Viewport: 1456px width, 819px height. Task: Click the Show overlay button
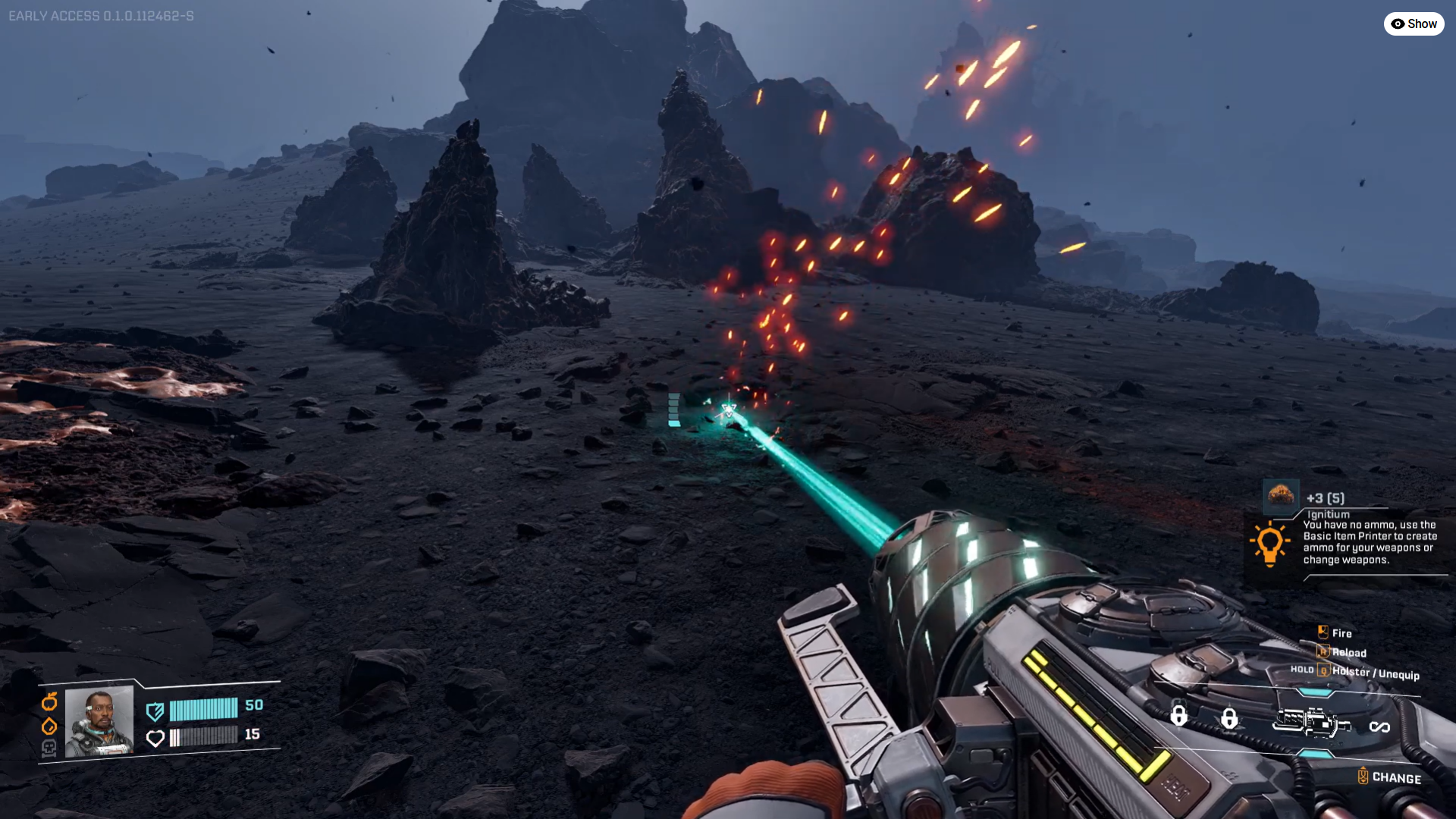1414,24
